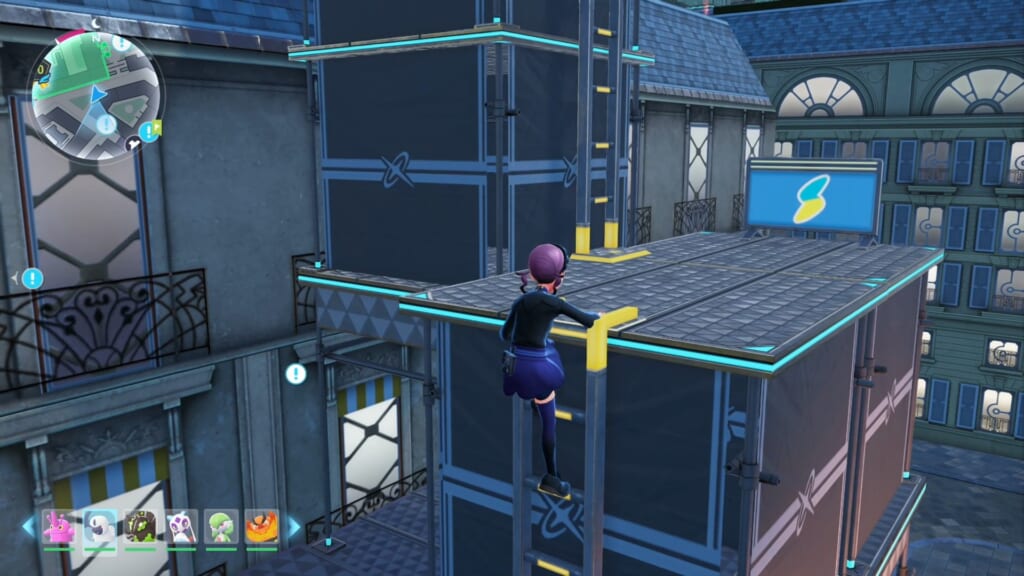The width and height of the screenshot is (1024, 576).
Task: Choose Absol in the party bar
Action: (100, 526)
